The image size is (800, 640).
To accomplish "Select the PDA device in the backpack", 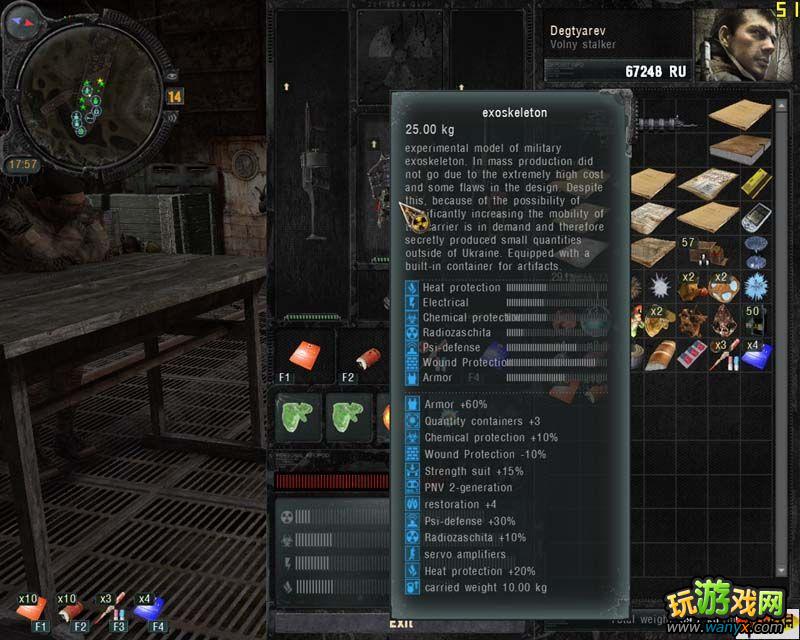I will click(x=758, y=217).
